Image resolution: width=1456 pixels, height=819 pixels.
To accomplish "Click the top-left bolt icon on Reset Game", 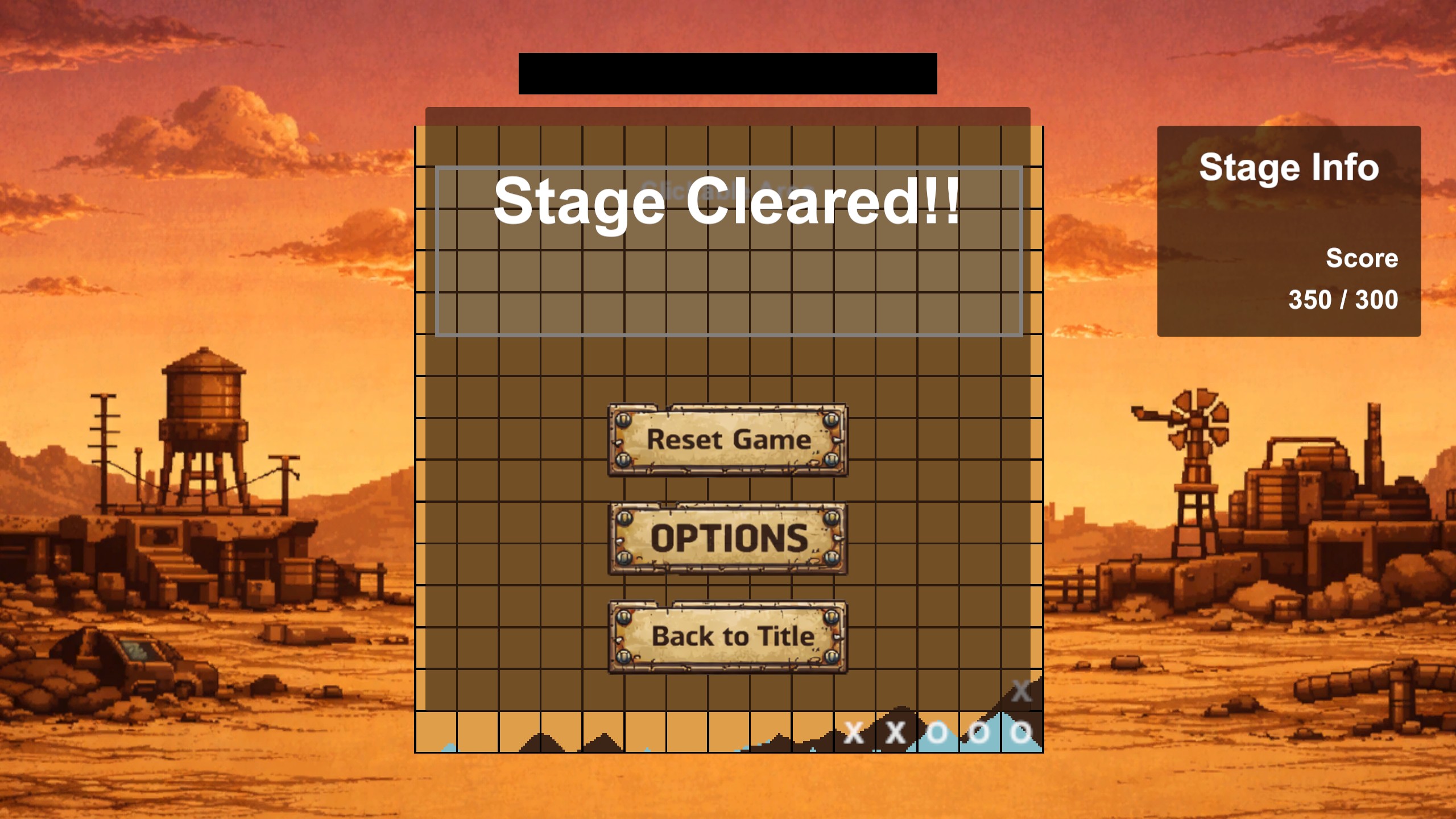I will point(623,421).
